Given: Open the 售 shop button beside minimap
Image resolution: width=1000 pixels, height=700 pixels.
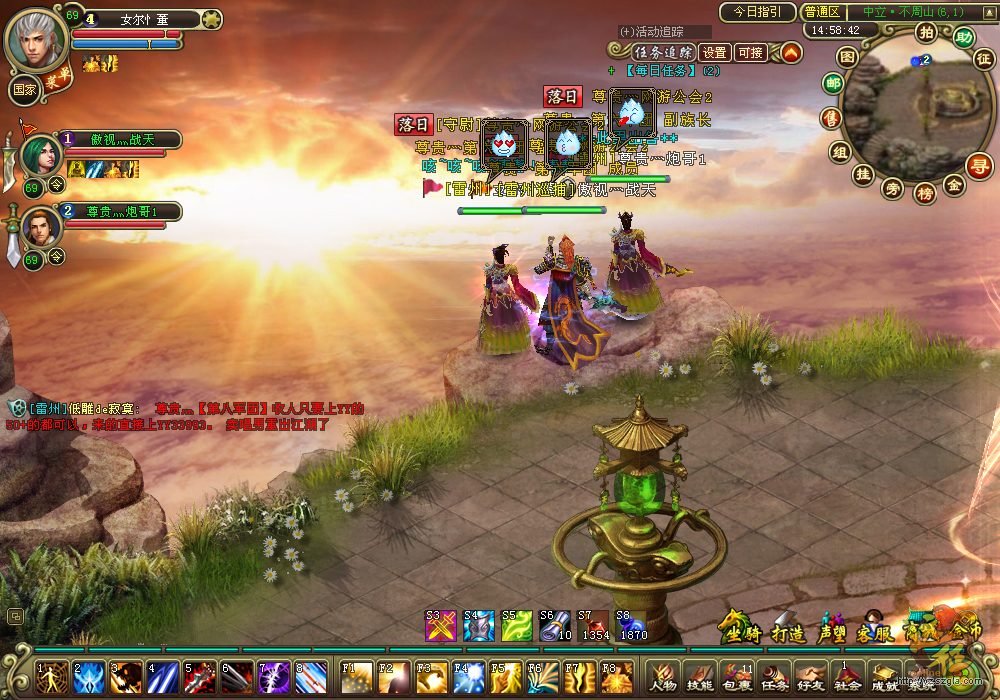Looking at the screenshot, I should pyautogui.click(x=829, y=118).
